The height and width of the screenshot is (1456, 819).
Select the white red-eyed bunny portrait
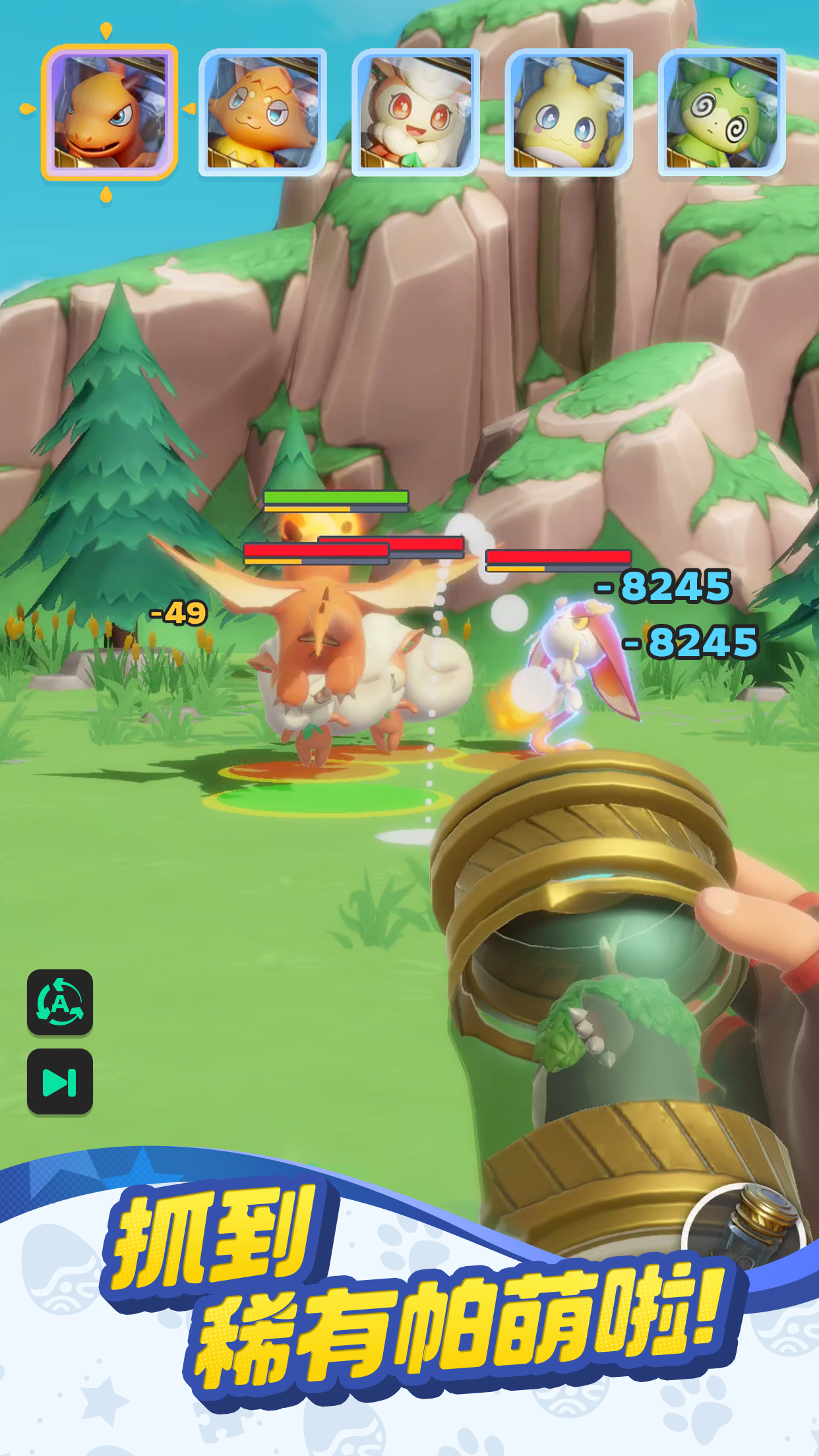(415, 112)
